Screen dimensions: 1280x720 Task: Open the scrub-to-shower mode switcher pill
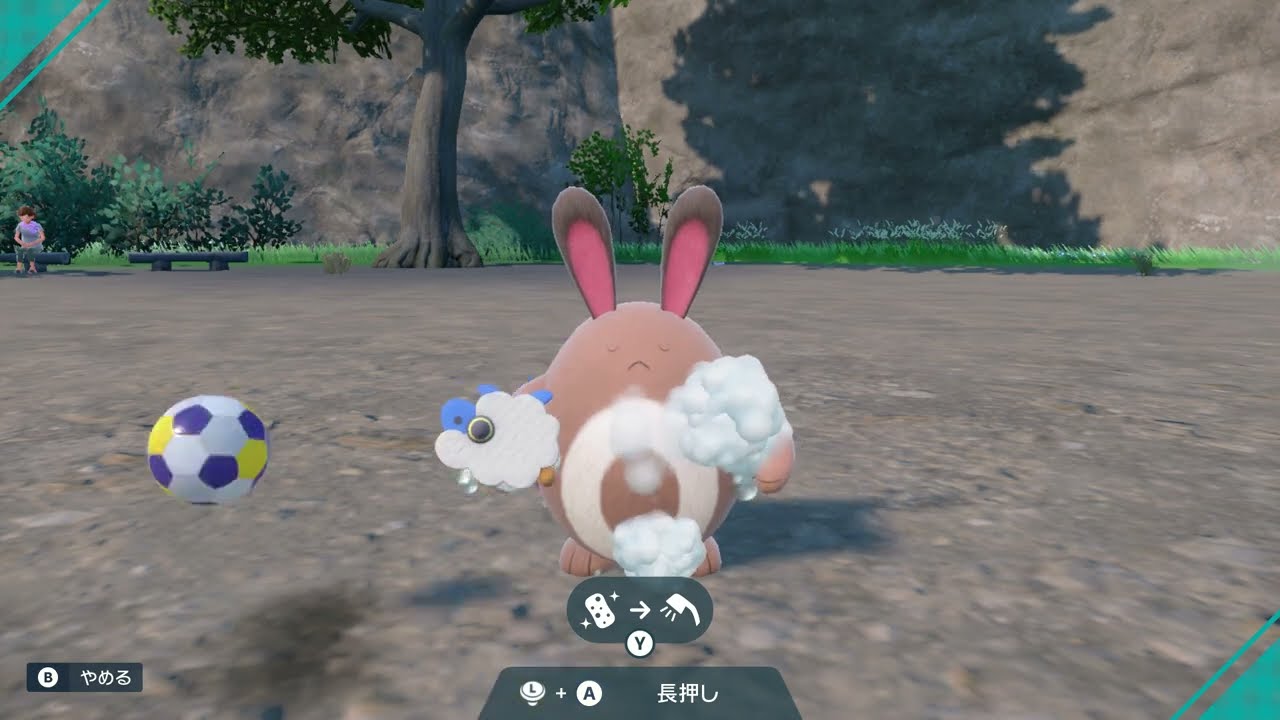(640, 612)
